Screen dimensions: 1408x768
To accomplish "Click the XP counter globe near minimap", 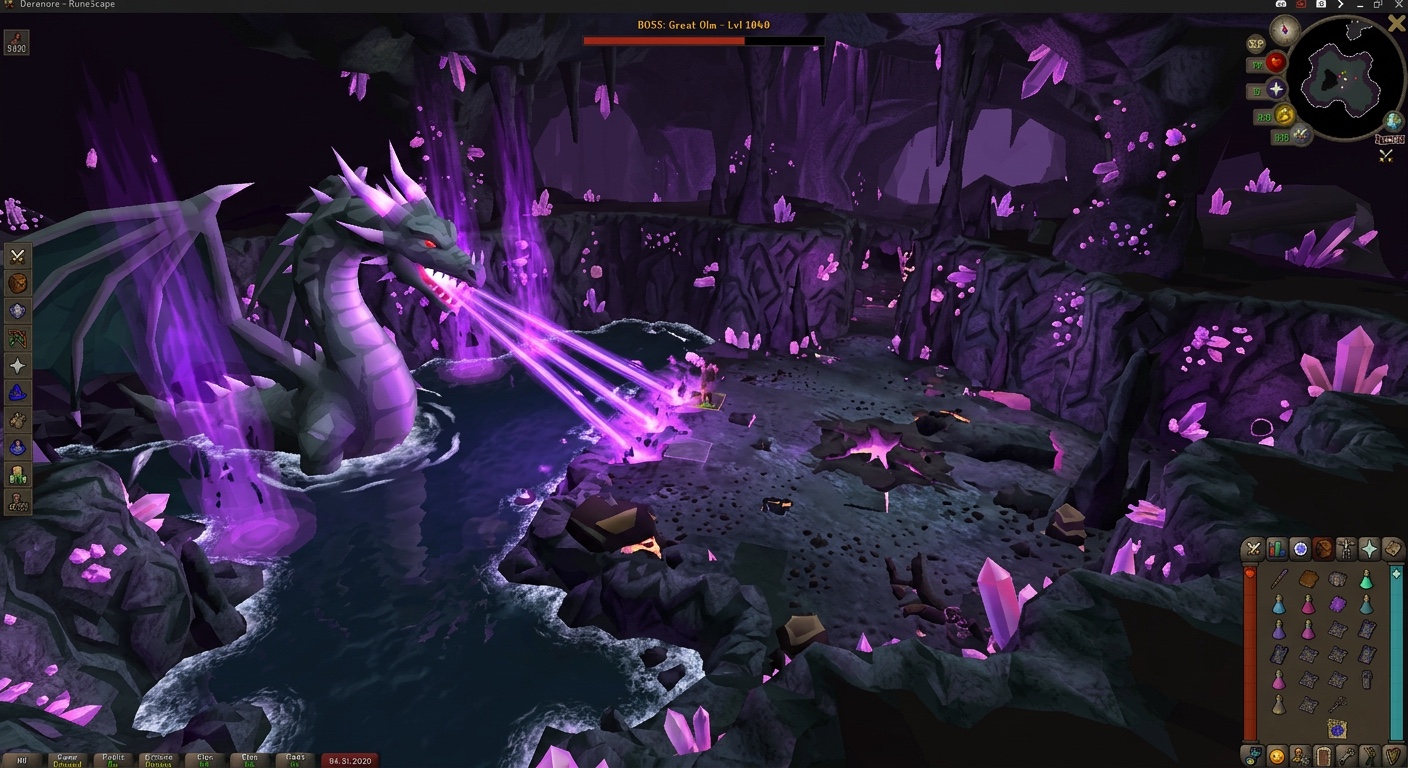I will tap(1255, 44).
